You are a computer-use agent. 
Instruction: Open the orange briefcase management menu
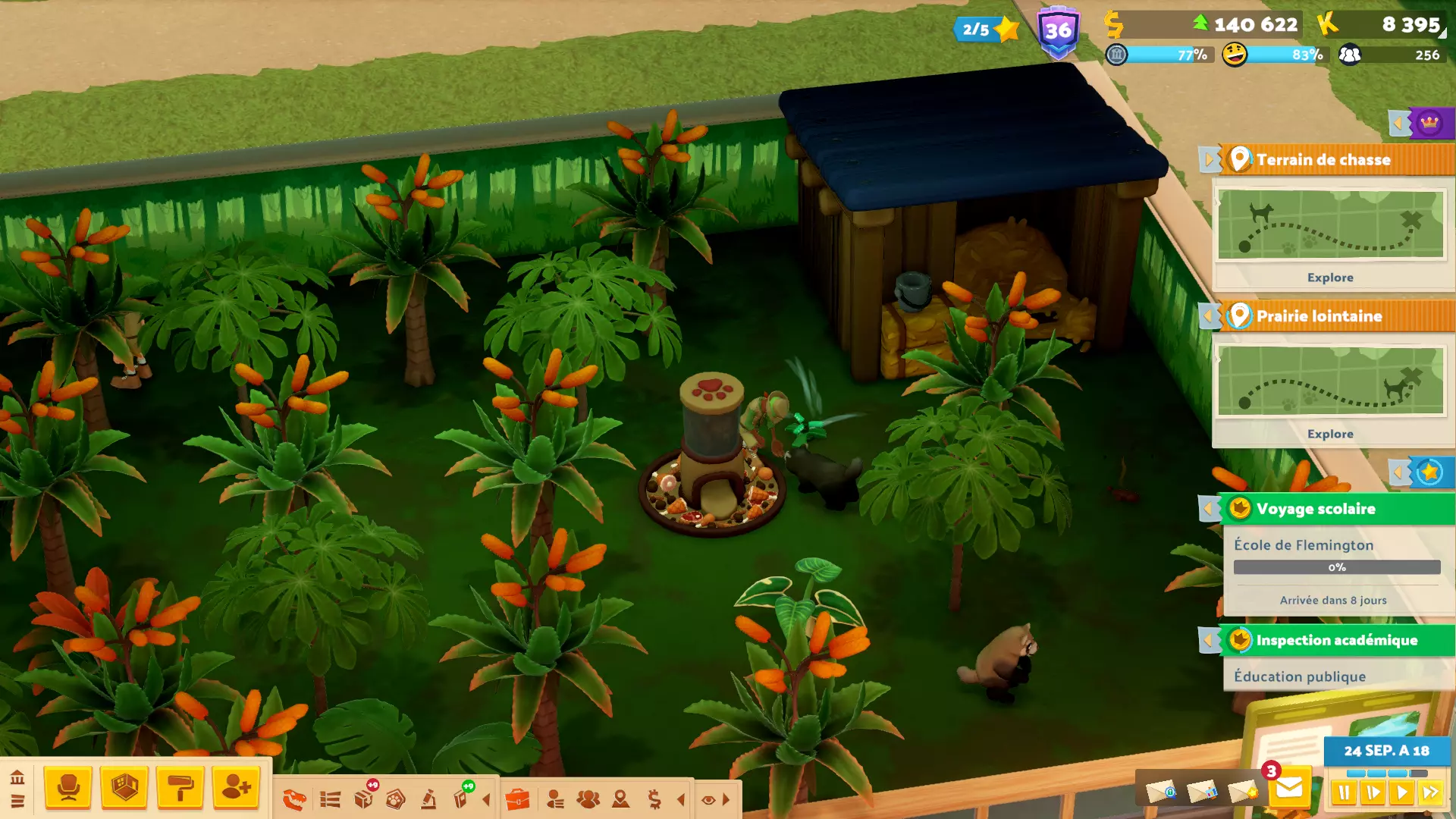click(x=517, y=799)
